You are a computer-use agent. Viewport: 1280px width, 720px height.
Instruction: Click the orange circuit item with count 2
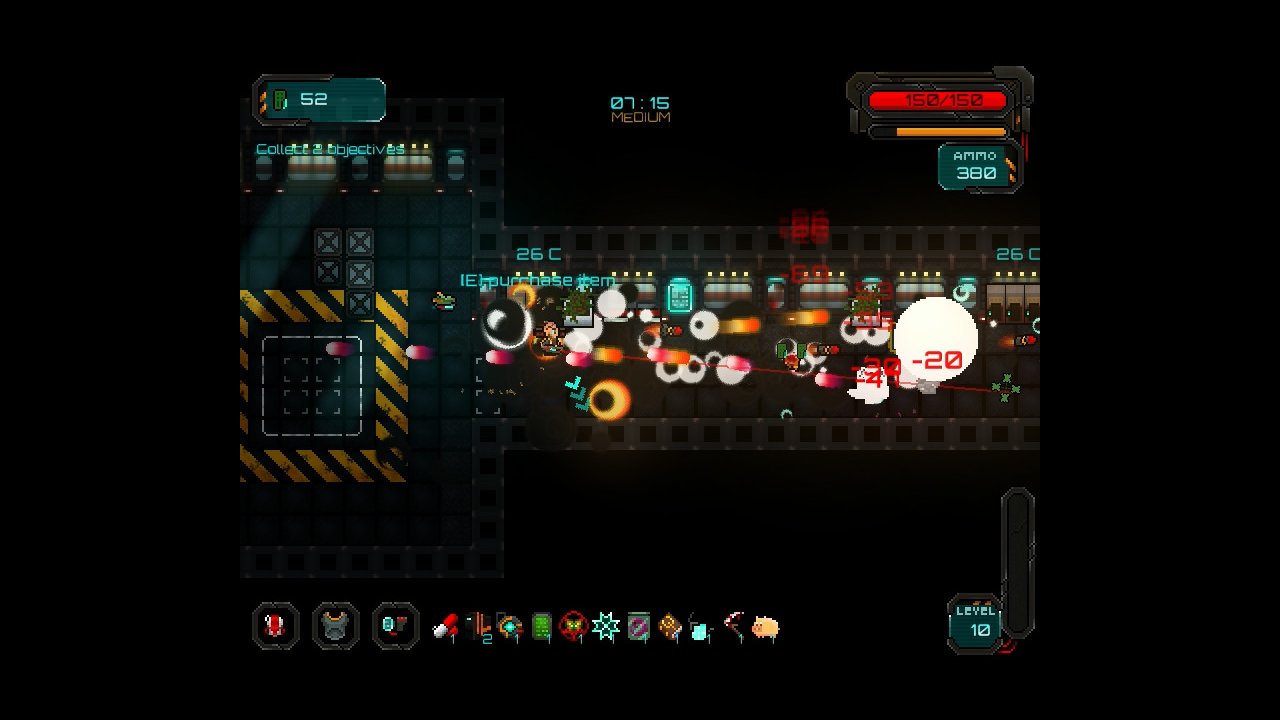click(x=478, y=628)
